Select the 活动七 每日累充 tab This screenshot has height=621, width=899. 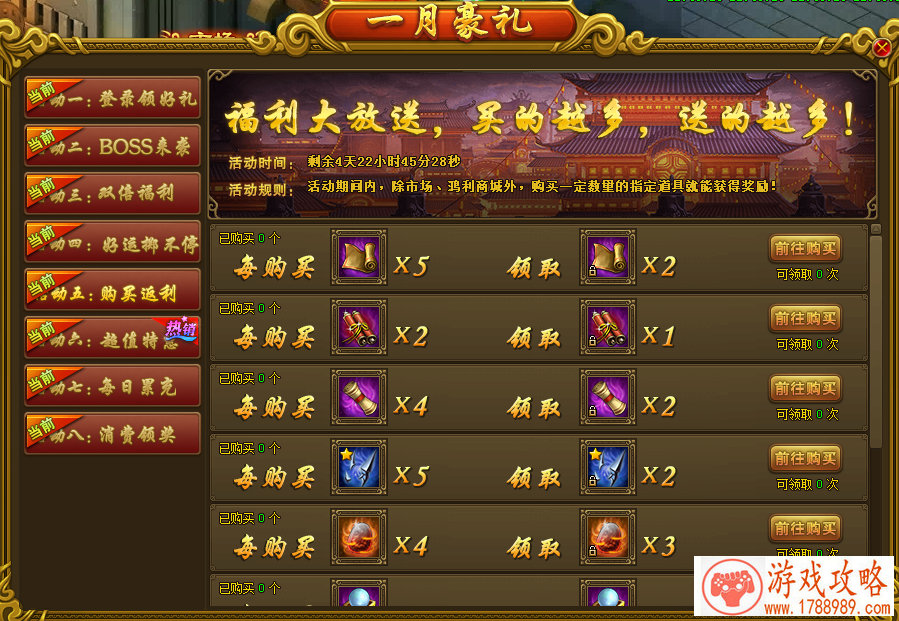[x=112, y=386]
